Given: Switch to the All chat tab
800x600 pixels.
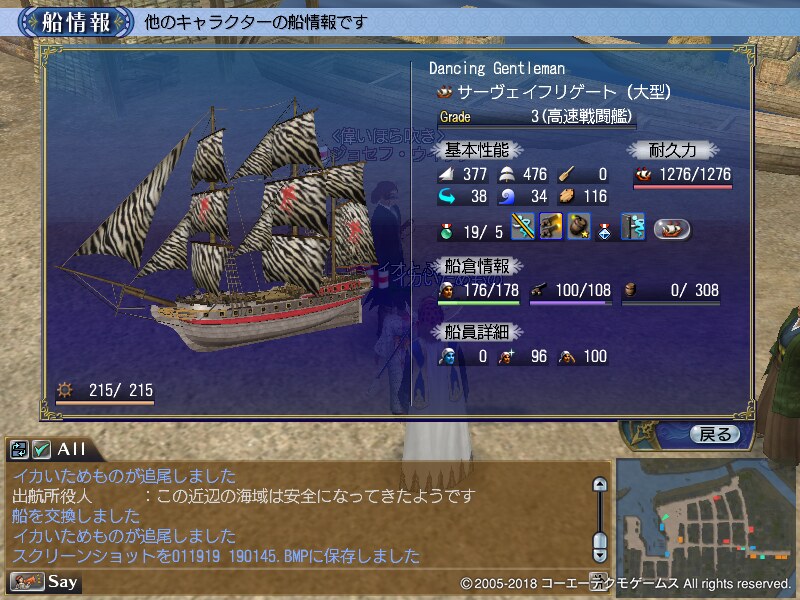Looking at the screenshot, I should (x=72, y=449).
